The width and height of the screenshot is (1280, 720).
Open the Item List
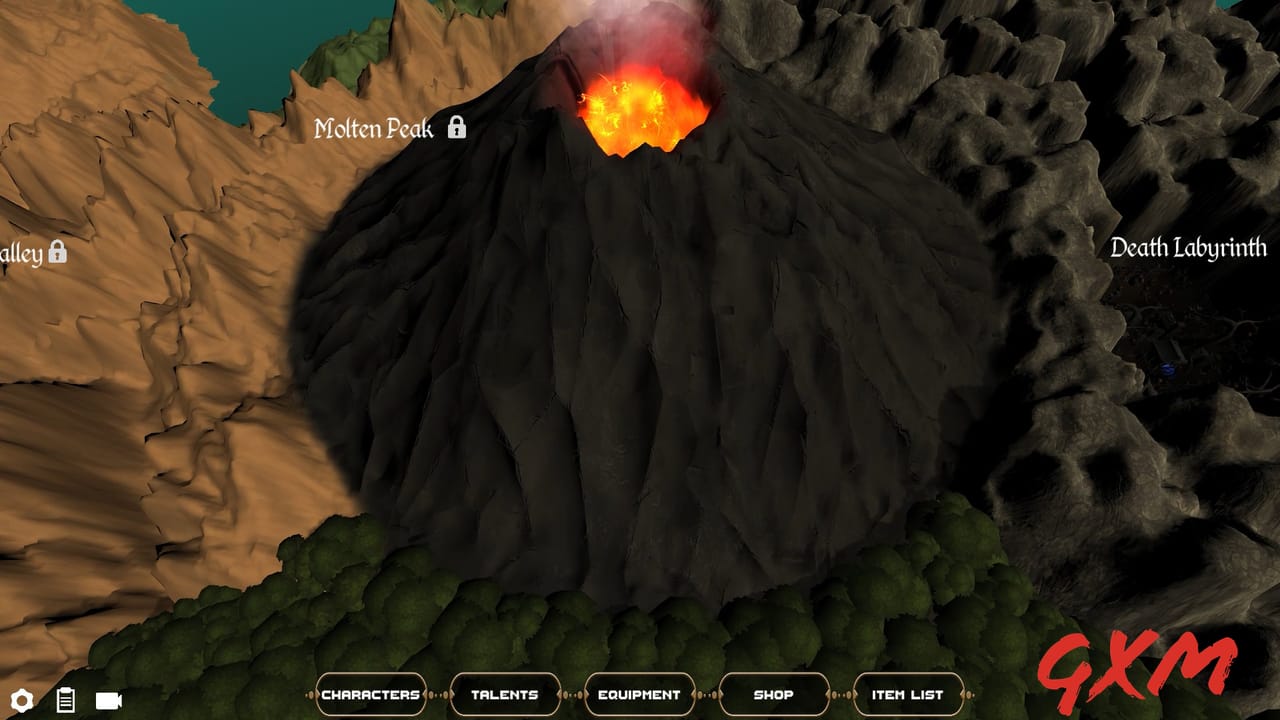click(x=906, y=693)
